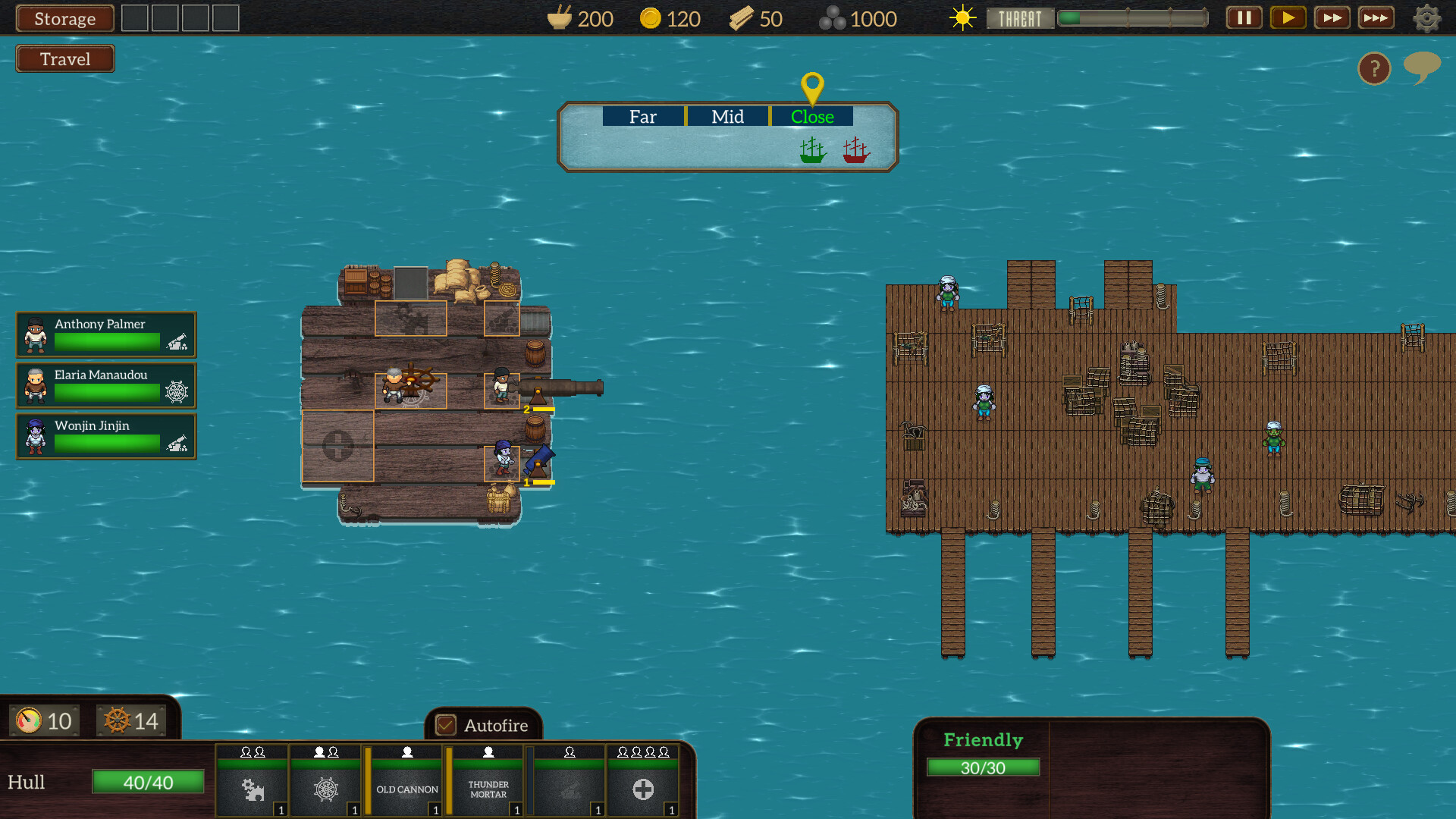The height and width of the screenshot is (819, 1456).
Task: Enable the Autofire checkbox
Action: (446, 726)
